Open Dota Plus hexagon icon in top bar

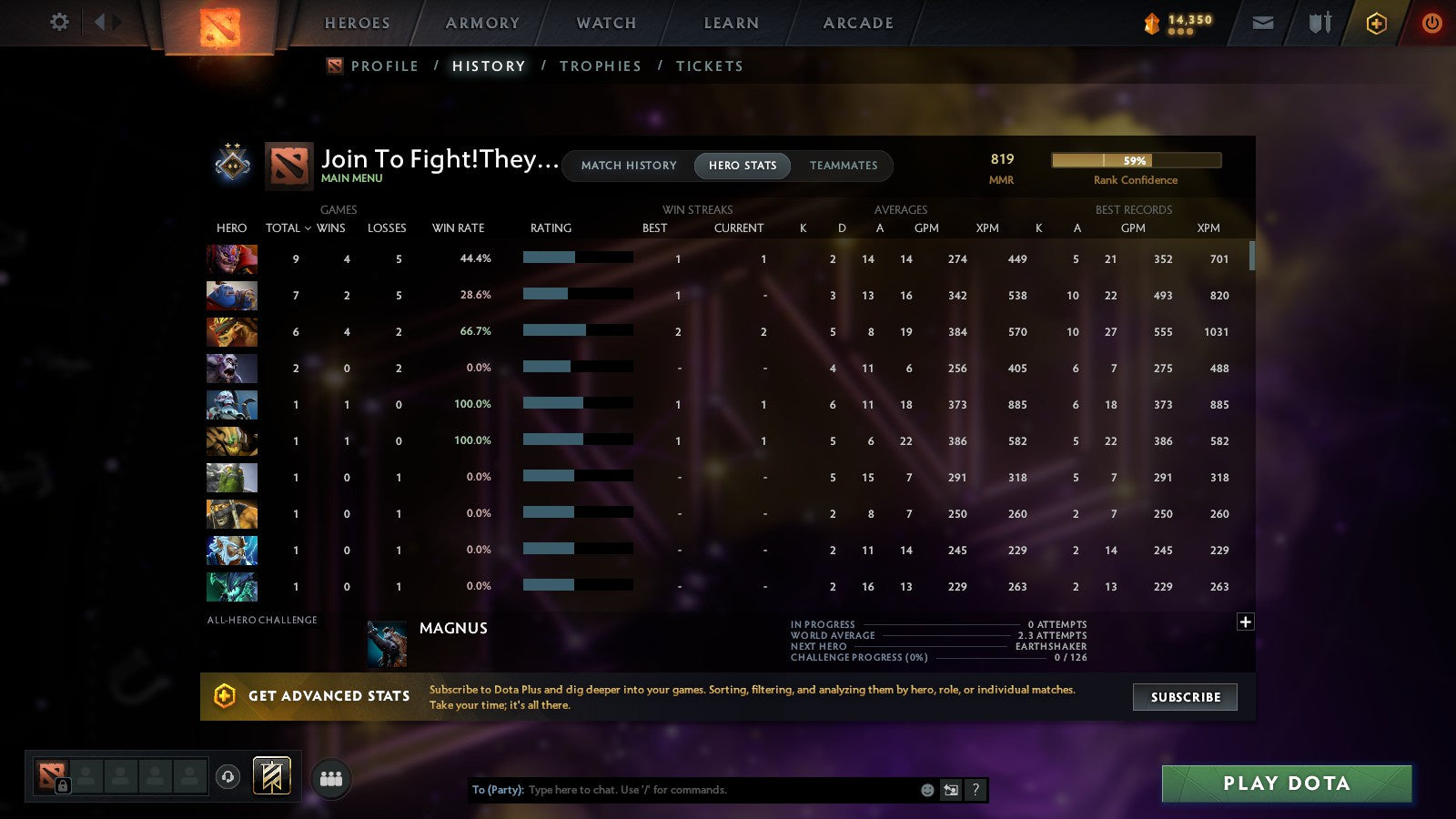click(1375, 23)
